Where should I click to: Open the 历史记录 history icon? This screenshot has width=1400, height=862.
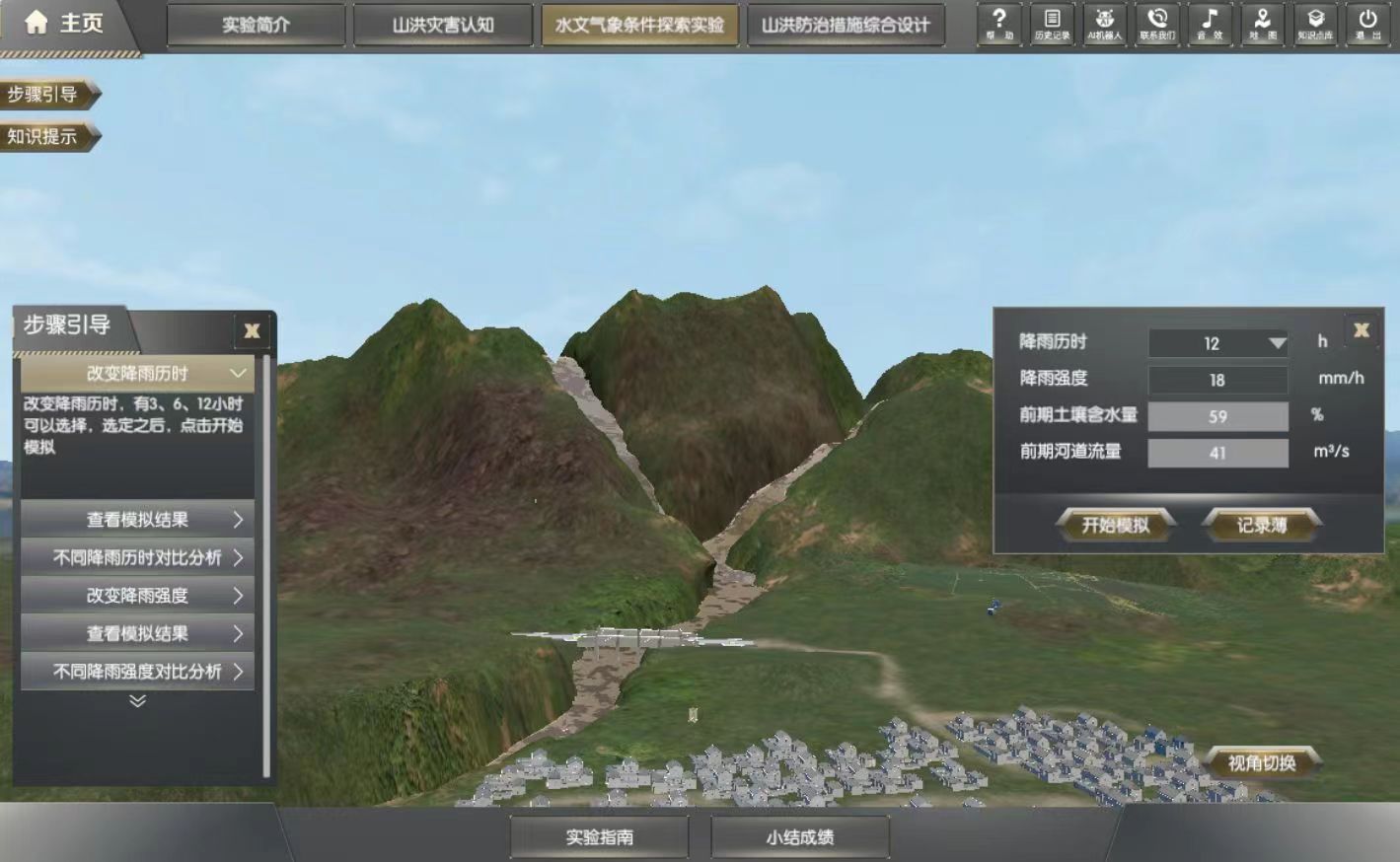[1052, 25]
